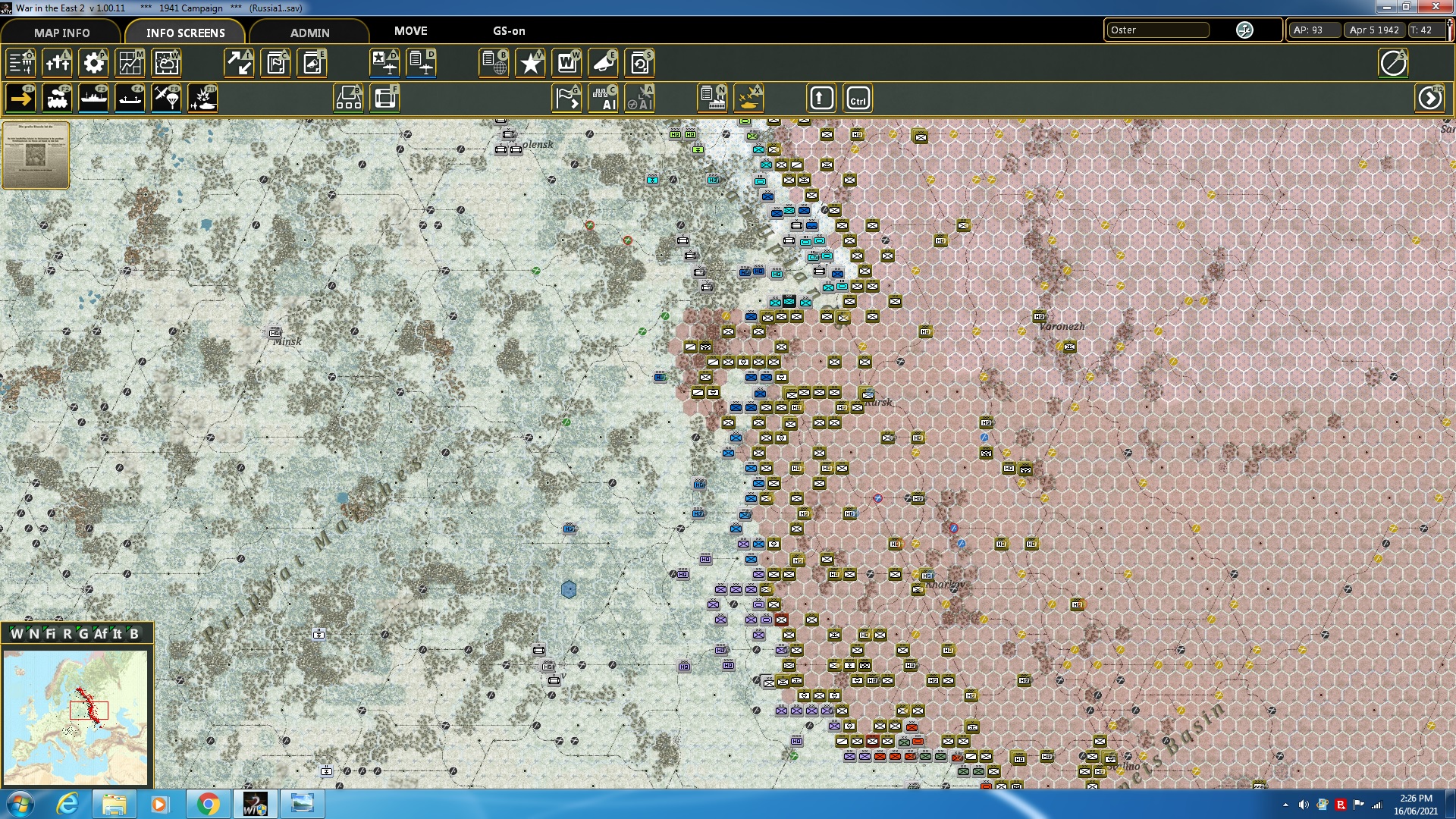Expand extra toolbar buttons with the right chevron
Image resolution: width=1456 pixels, height=819 pixels.
pyautogui.click(x=1431, y=97)
